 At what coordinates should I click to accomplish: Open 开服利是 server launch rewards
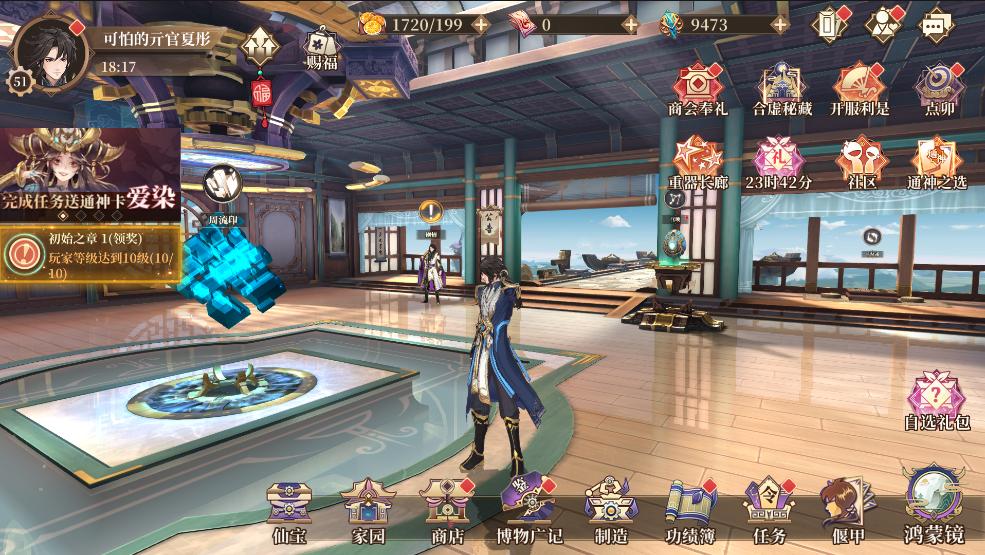point(859,86)
